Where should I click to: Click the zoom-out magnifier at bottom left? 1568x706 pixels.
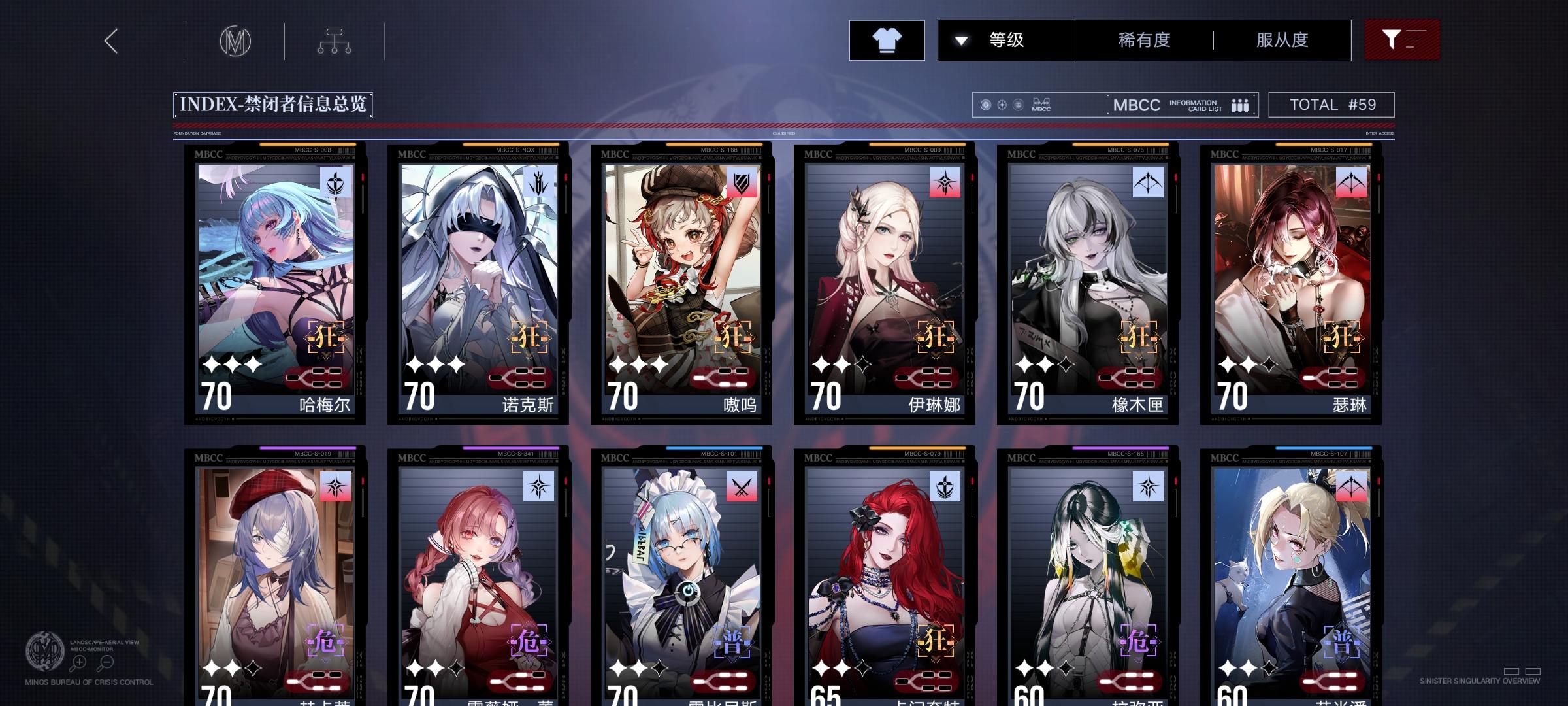click(106, 662)
